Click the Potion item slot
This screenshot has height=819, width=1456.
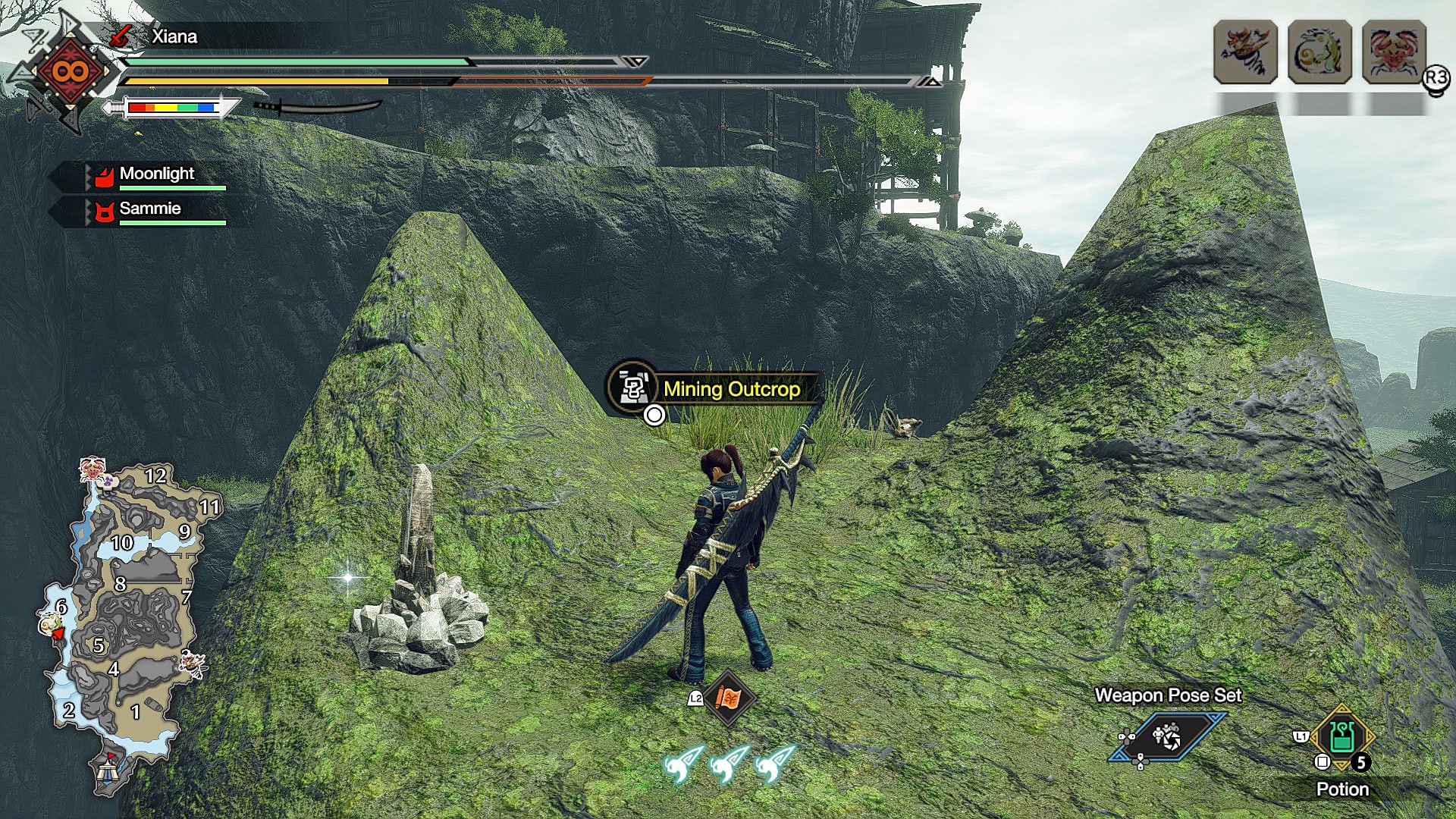pos(1341,738)
